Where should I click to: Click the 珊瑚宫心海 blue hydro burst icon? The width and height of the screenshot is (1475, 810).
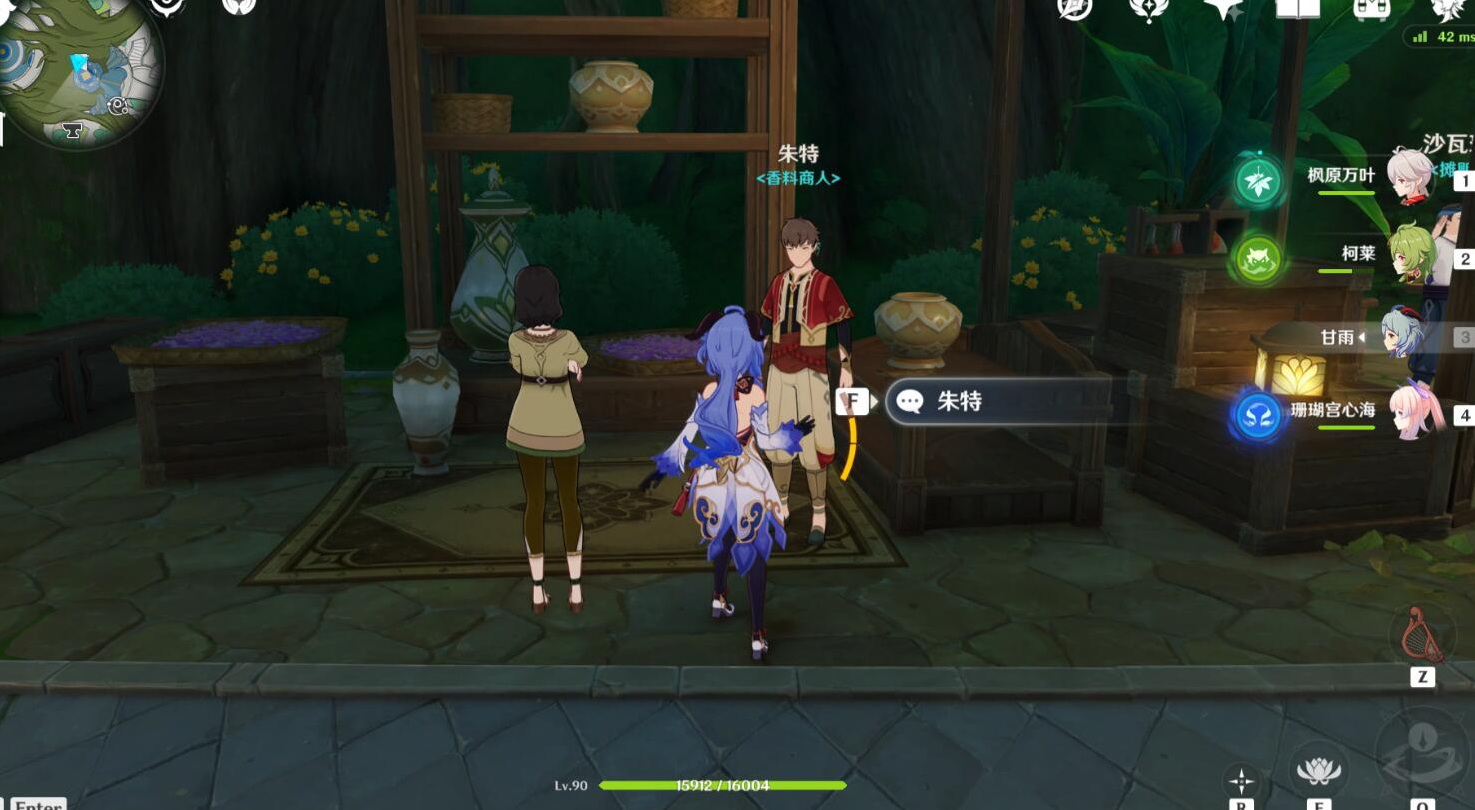[1258, 415]
